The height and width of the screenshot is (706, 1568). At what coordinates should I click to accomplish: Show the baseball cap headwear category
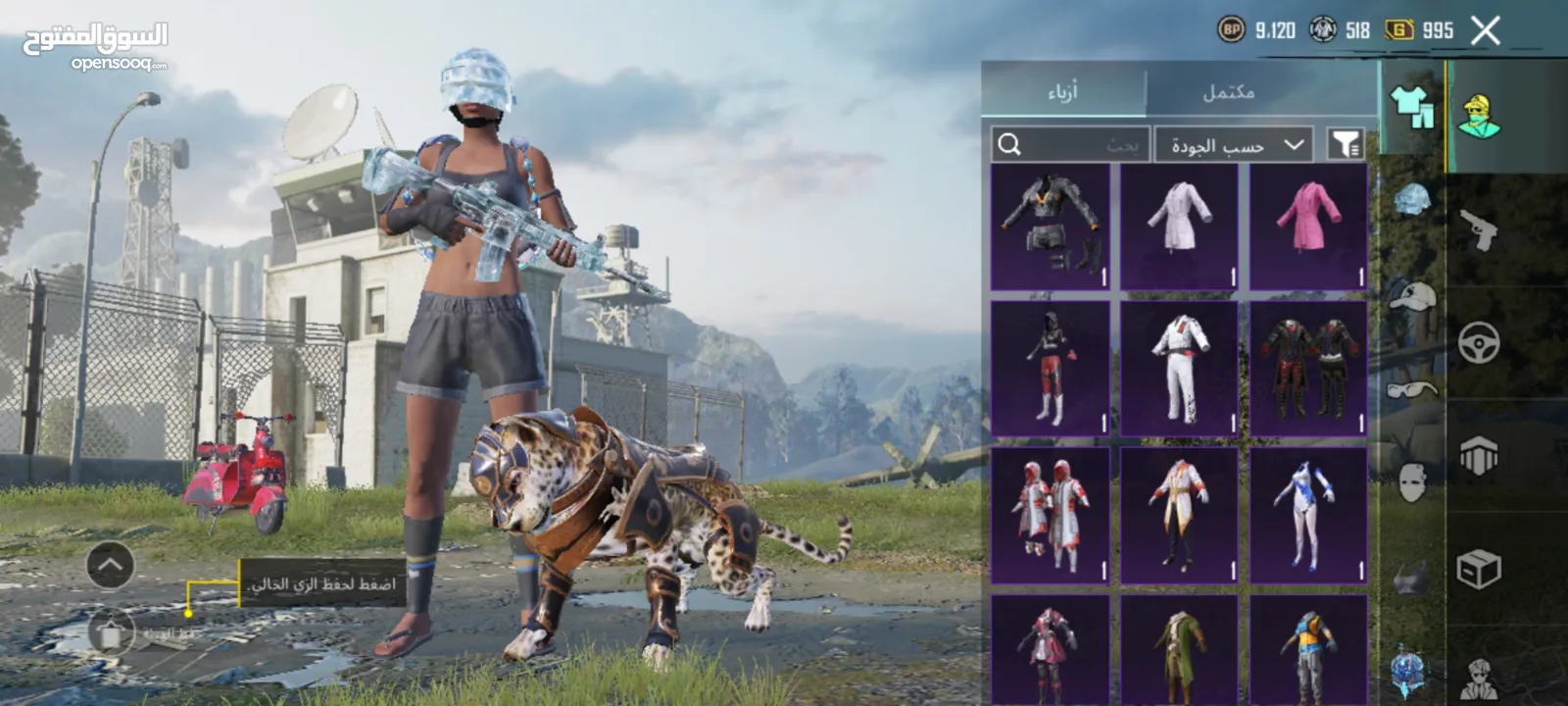[x=1412, y=294]
